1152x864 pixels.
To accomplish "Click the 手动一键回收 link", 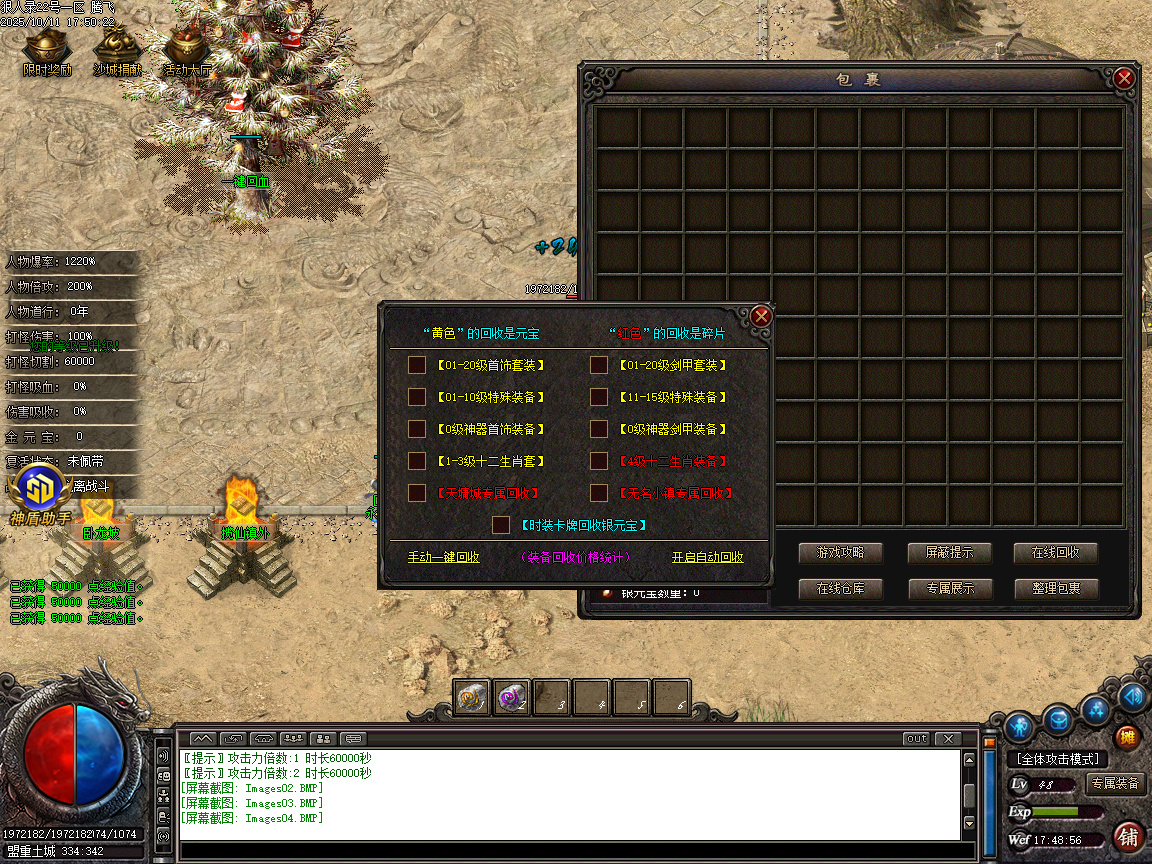I will click(443, 557).
